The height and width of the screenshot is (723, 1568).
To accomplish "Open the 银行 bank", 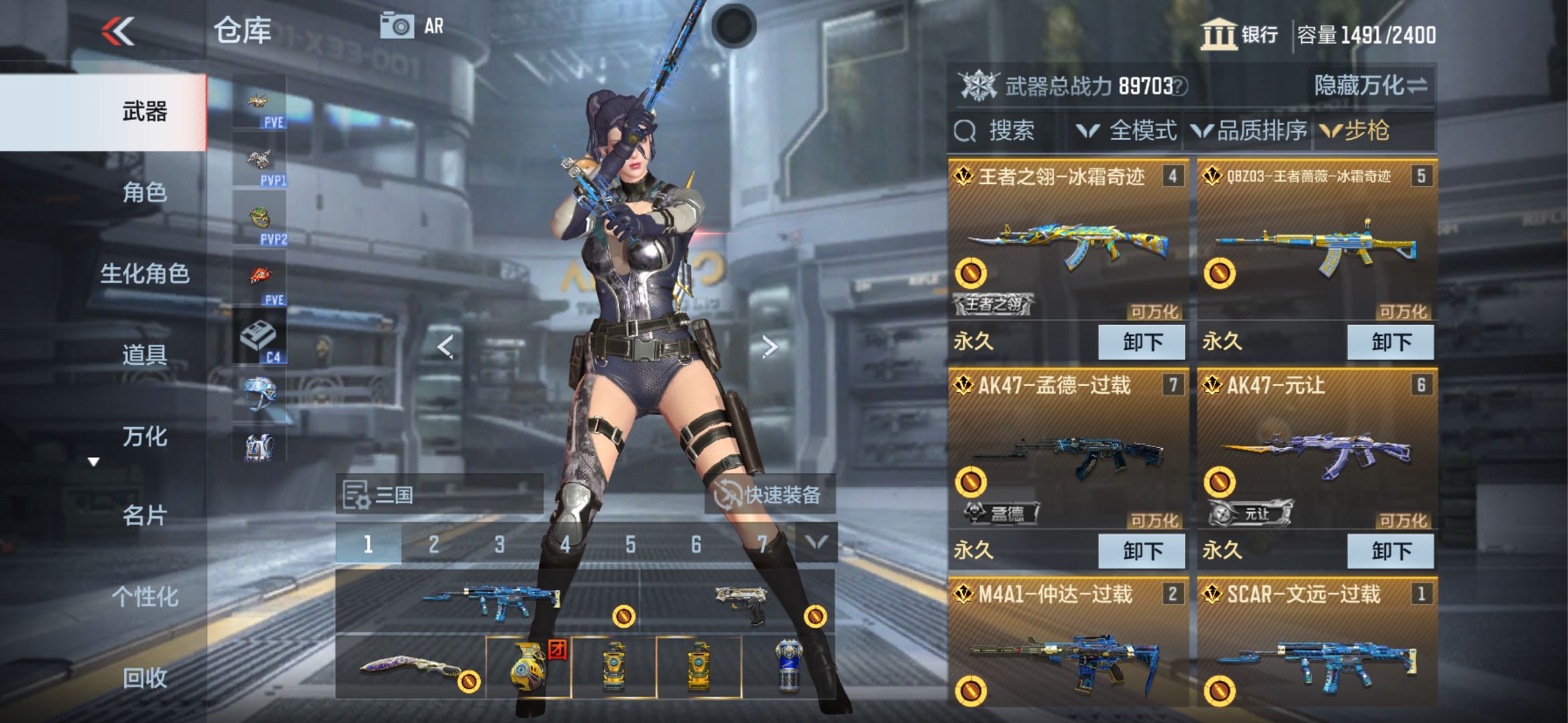I will point(1239,35).
